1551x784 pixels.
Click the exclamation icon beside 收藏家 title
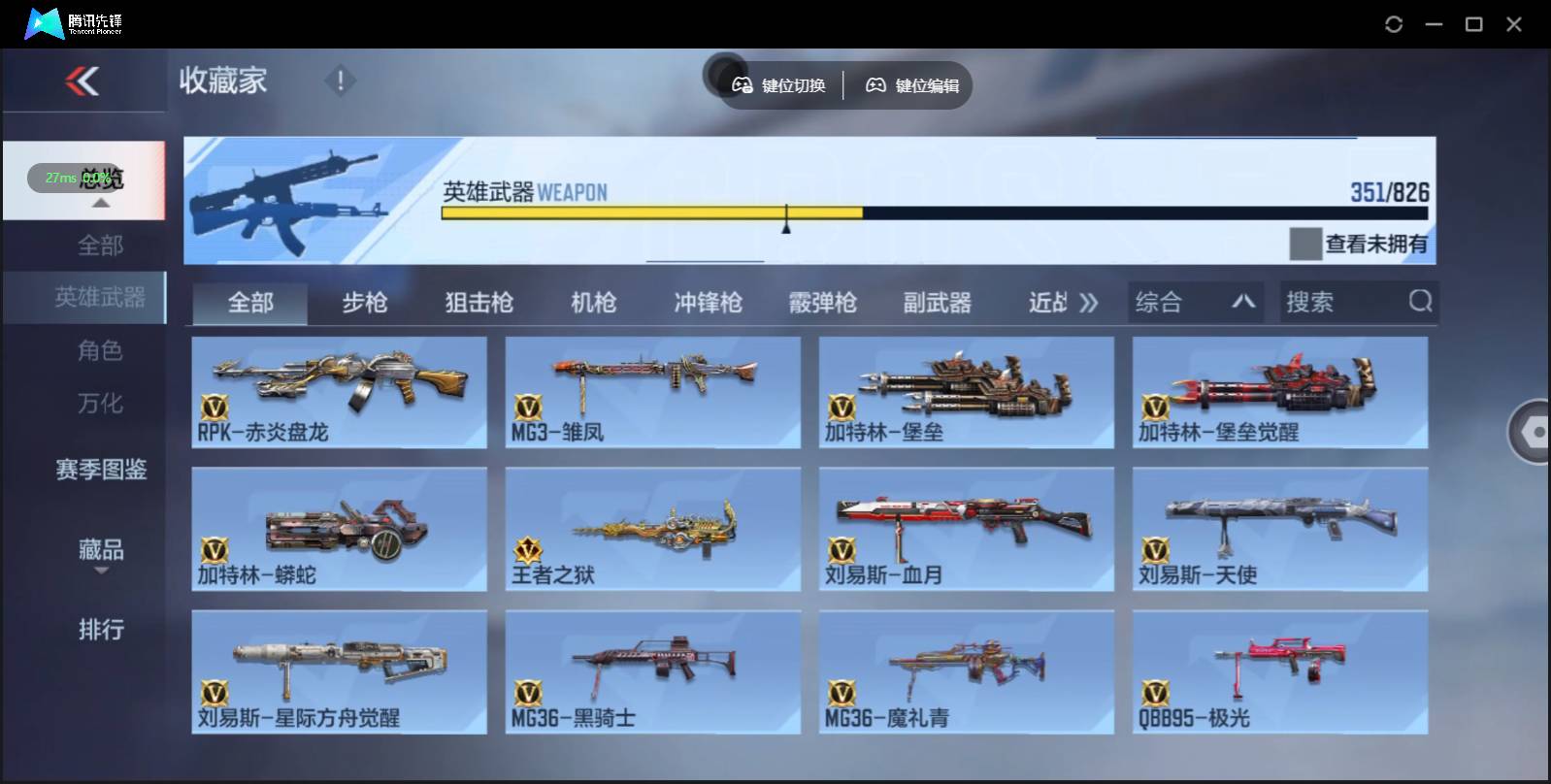point(339,82)
